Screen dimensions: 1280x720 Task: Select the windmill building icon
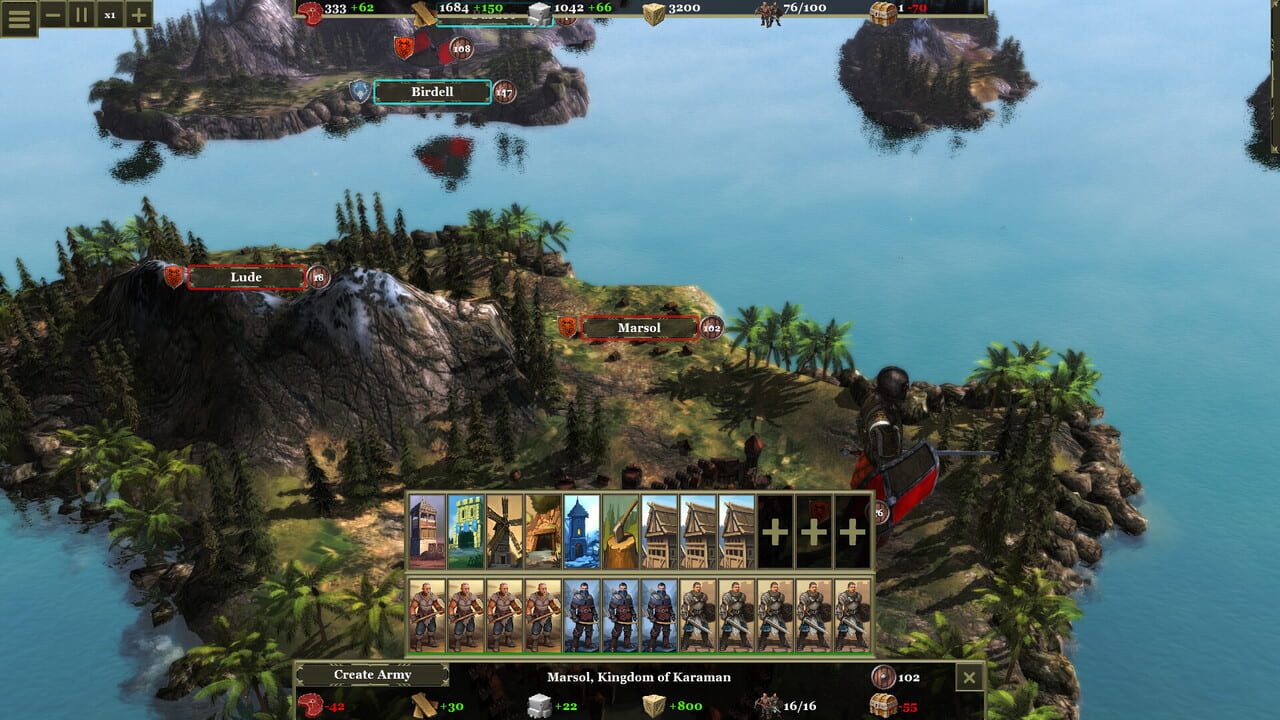click(x=501, y=525)
